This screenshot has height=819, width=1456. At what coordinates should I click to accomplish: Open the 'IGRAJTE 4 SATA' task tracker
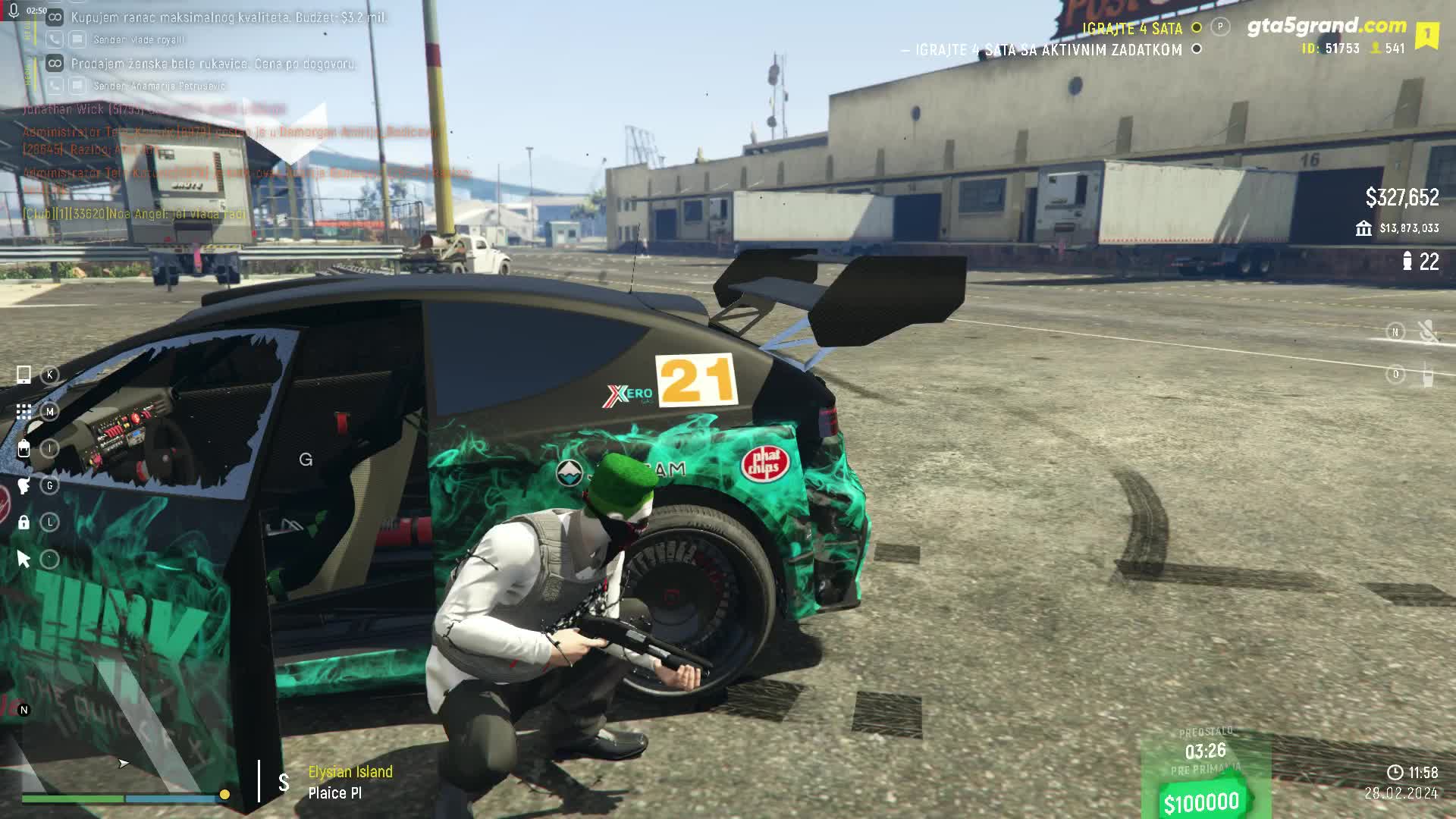1132,29
